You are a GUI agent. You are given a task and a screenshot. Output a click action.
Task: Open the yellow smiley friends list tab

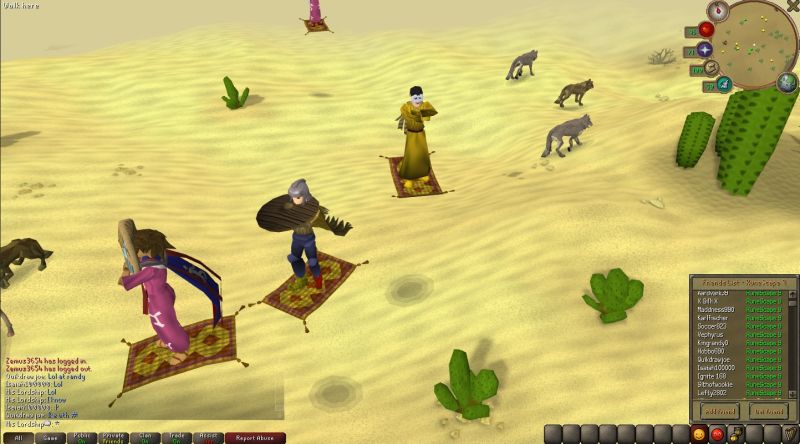[698, 434]
